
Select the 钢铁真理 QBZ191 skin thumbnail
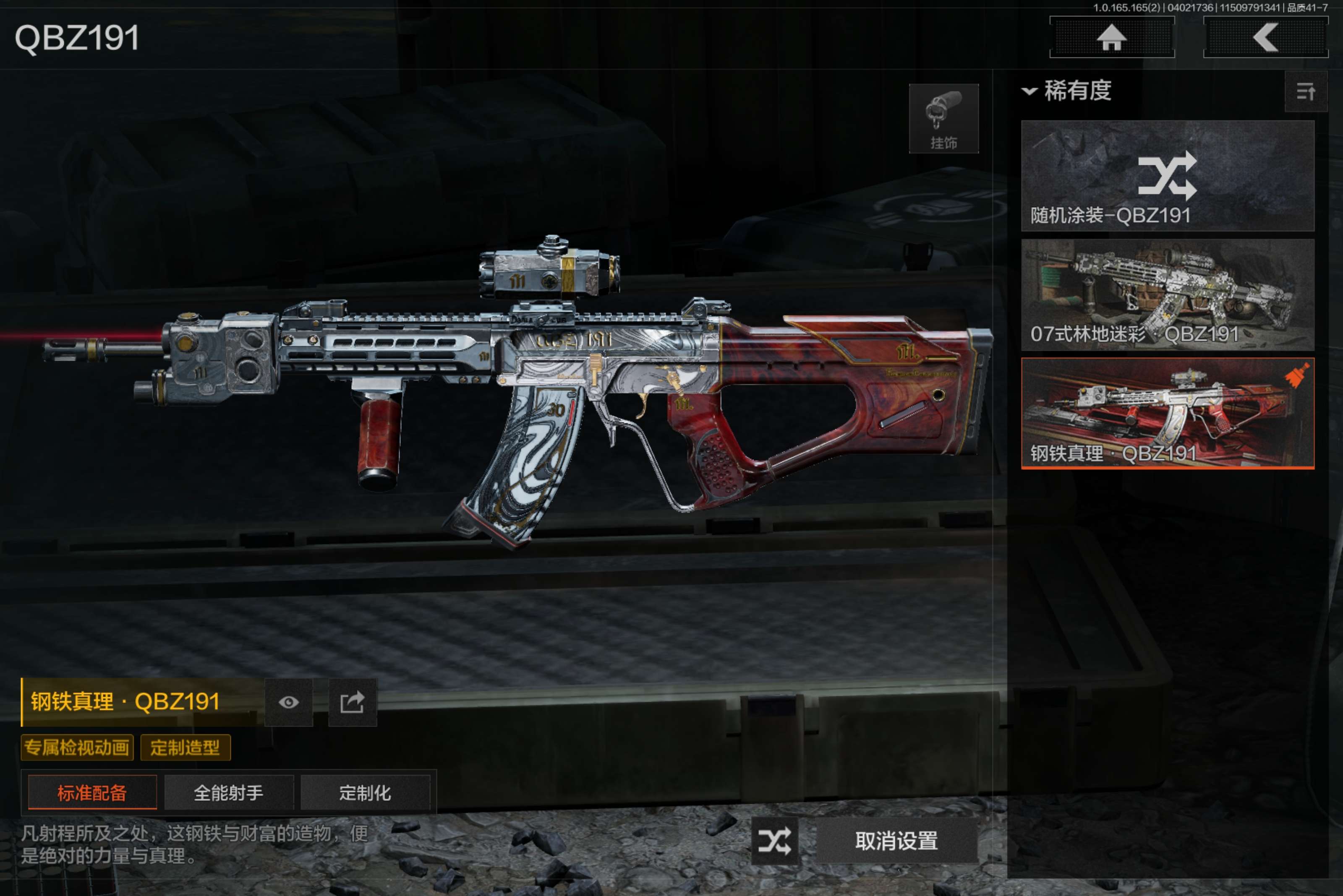pyautogui.click(x=1167, y=413)
